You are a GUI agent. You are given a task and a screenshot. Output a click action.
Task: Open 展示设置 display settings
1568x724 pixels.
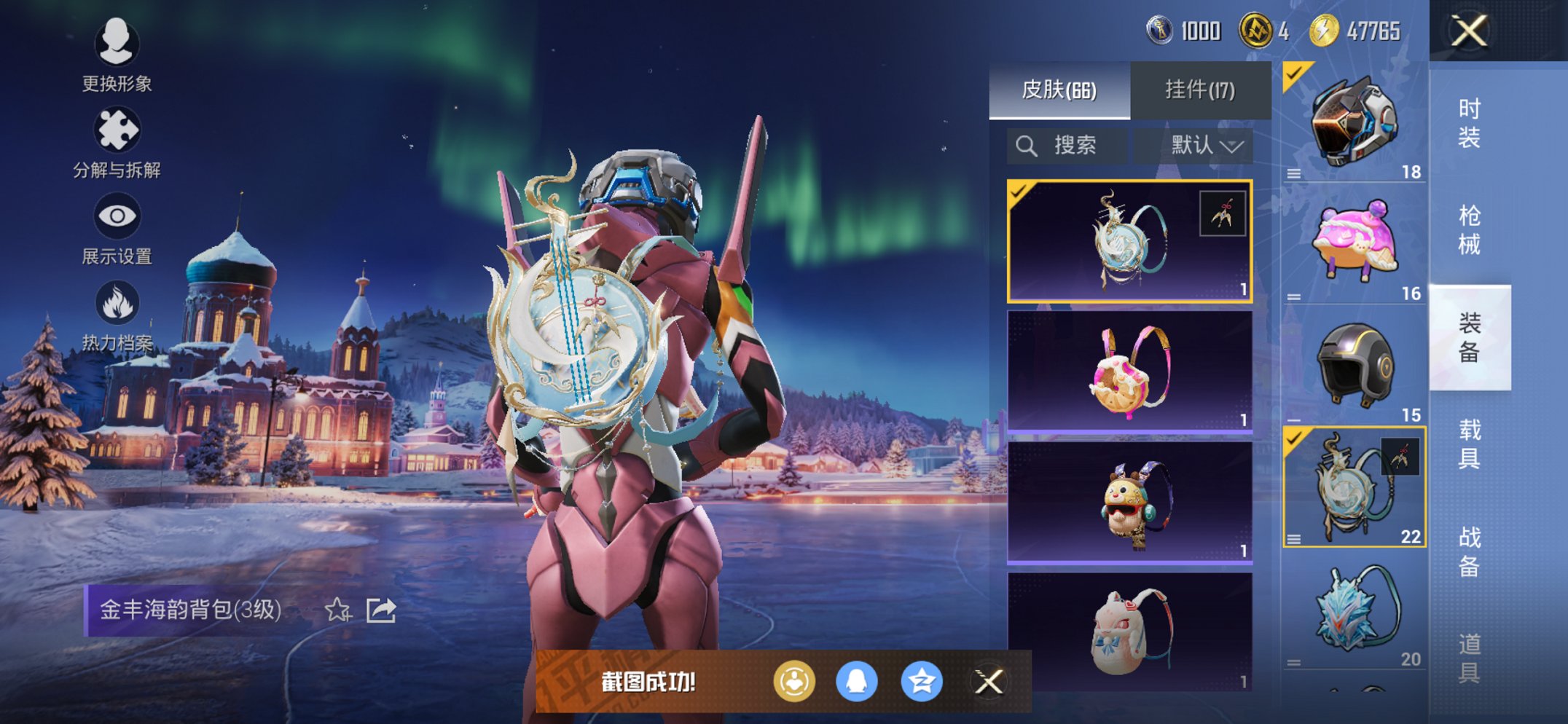pos(117,228)
